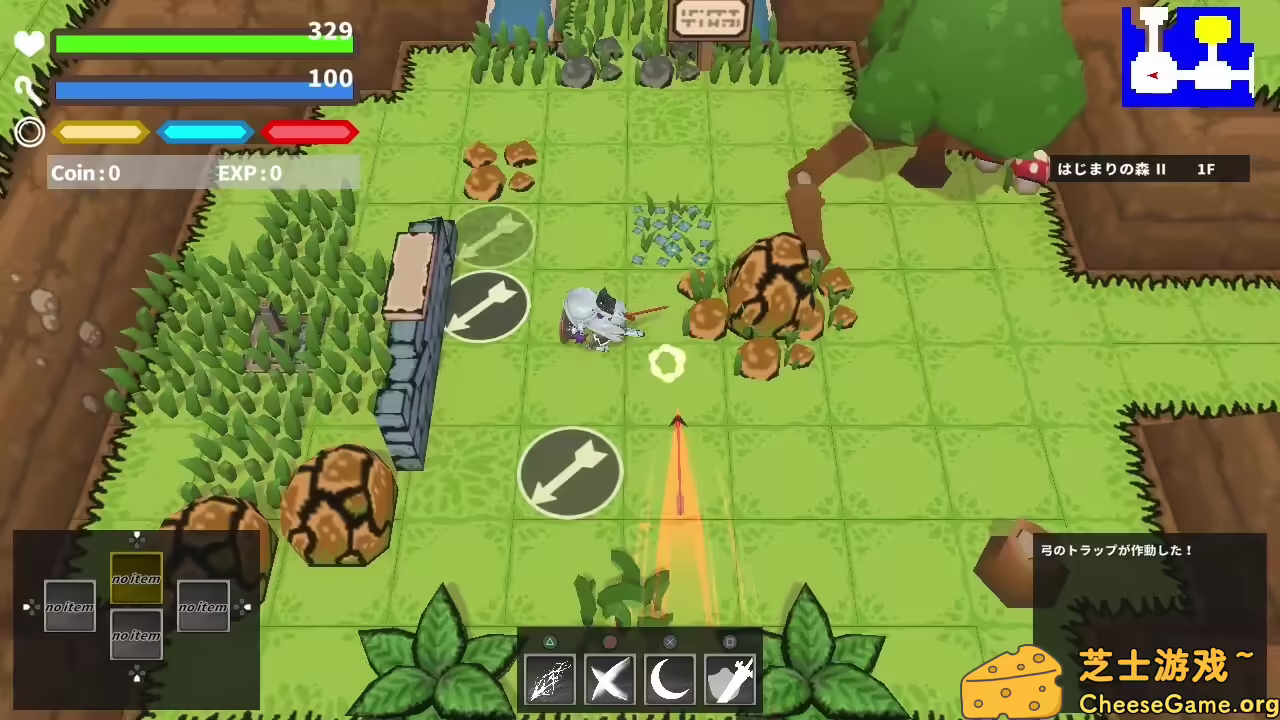Click the heart icon beside the health bar
Viewport: 1280px width, 720px height.
click(27, 43)
